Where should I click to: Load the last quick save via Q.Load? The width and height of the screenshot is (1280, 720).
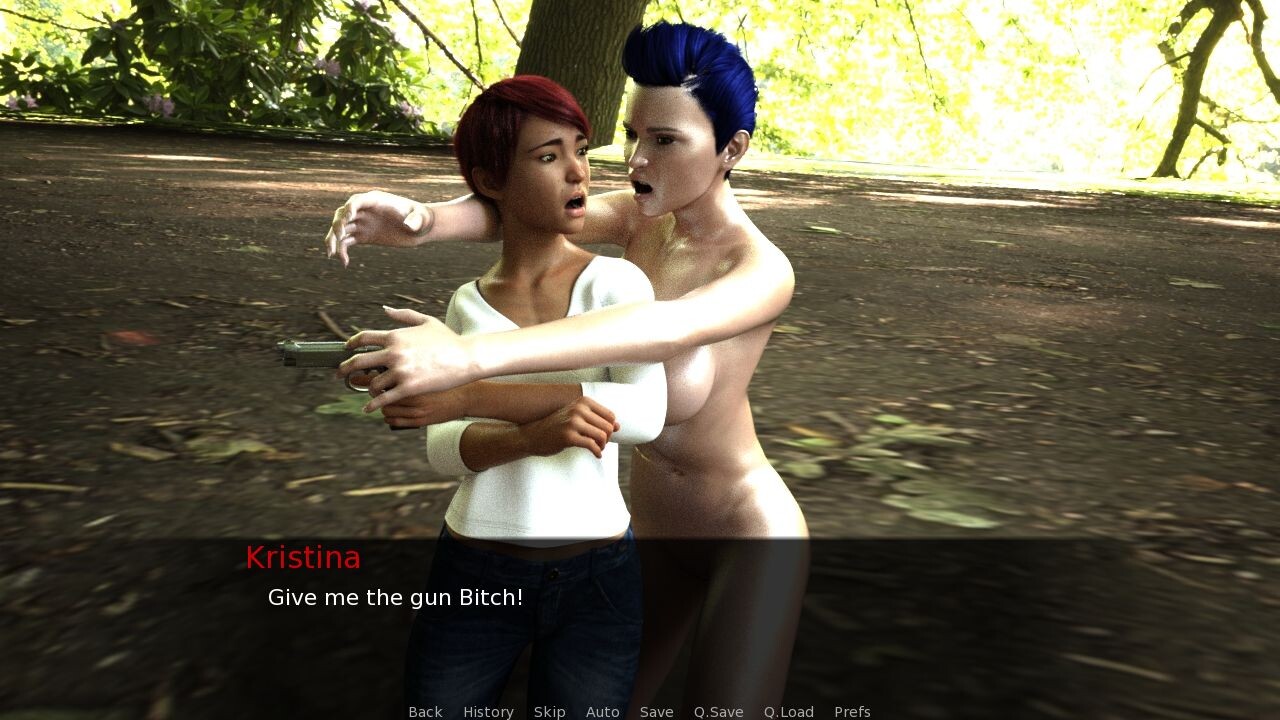pyautogui.click(x=789, y=711)
